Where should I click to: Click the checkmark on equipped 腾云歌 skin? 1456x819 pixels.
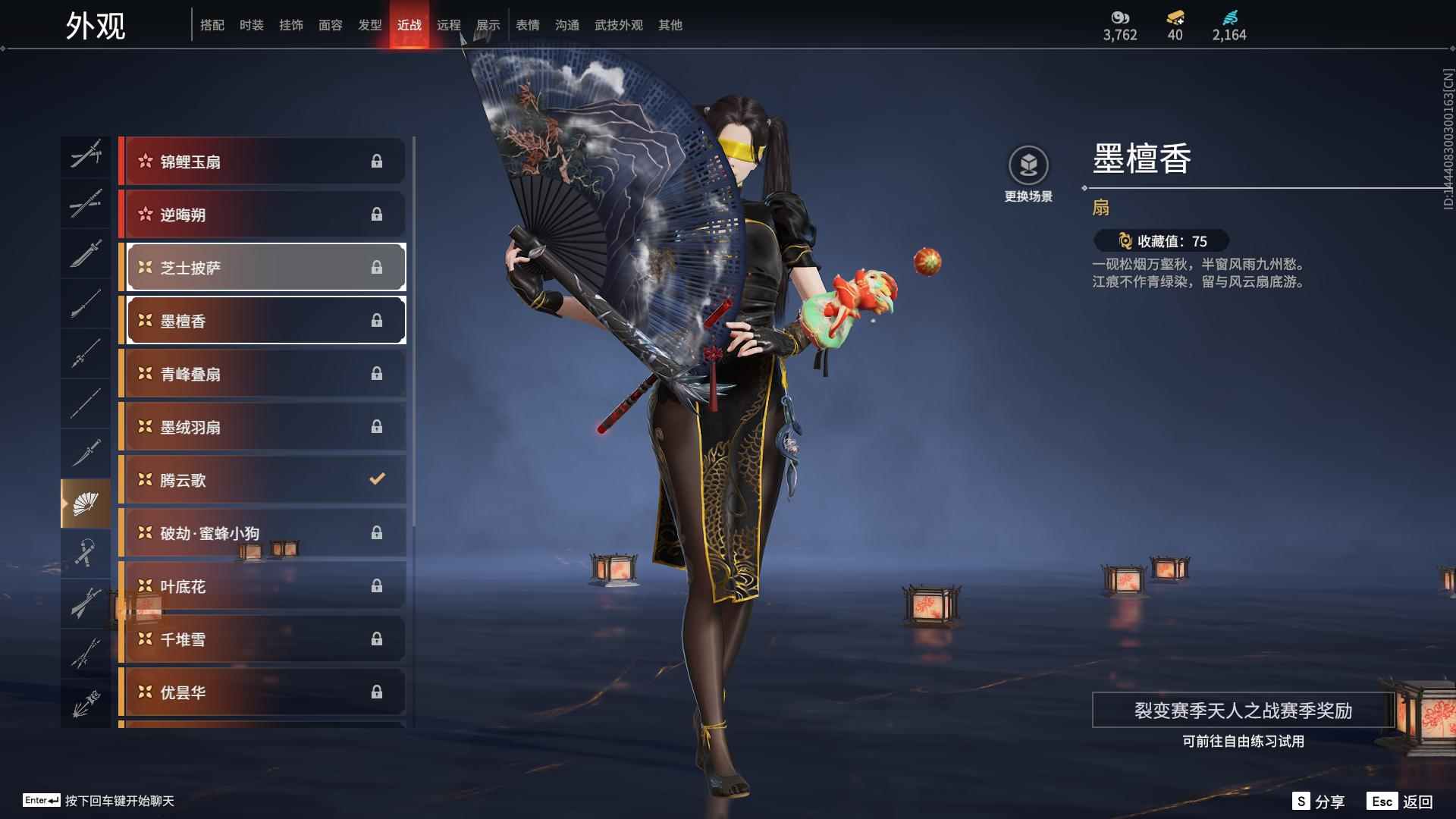(x=375, y=479)
